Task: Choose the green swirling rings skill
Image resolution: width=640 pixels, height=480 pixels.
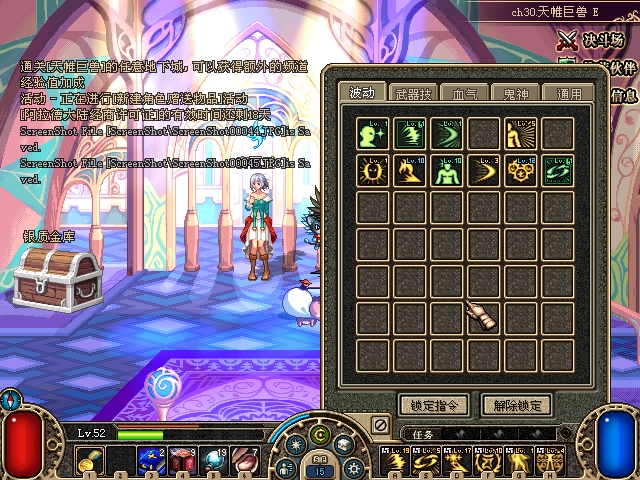Action: click(x=557, y=171)
